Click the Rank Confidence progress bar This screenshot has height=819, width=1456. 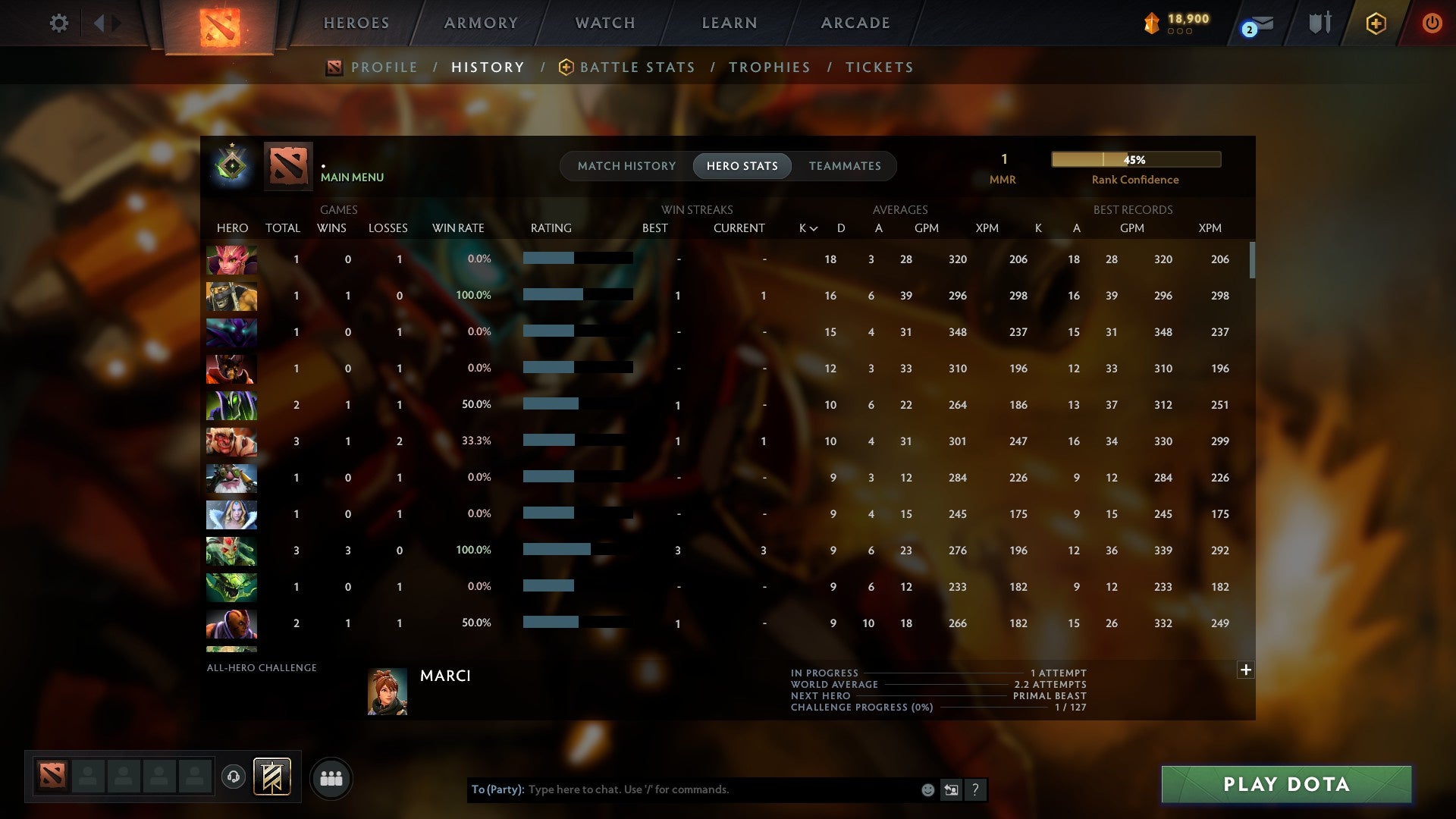(1135, 159)
